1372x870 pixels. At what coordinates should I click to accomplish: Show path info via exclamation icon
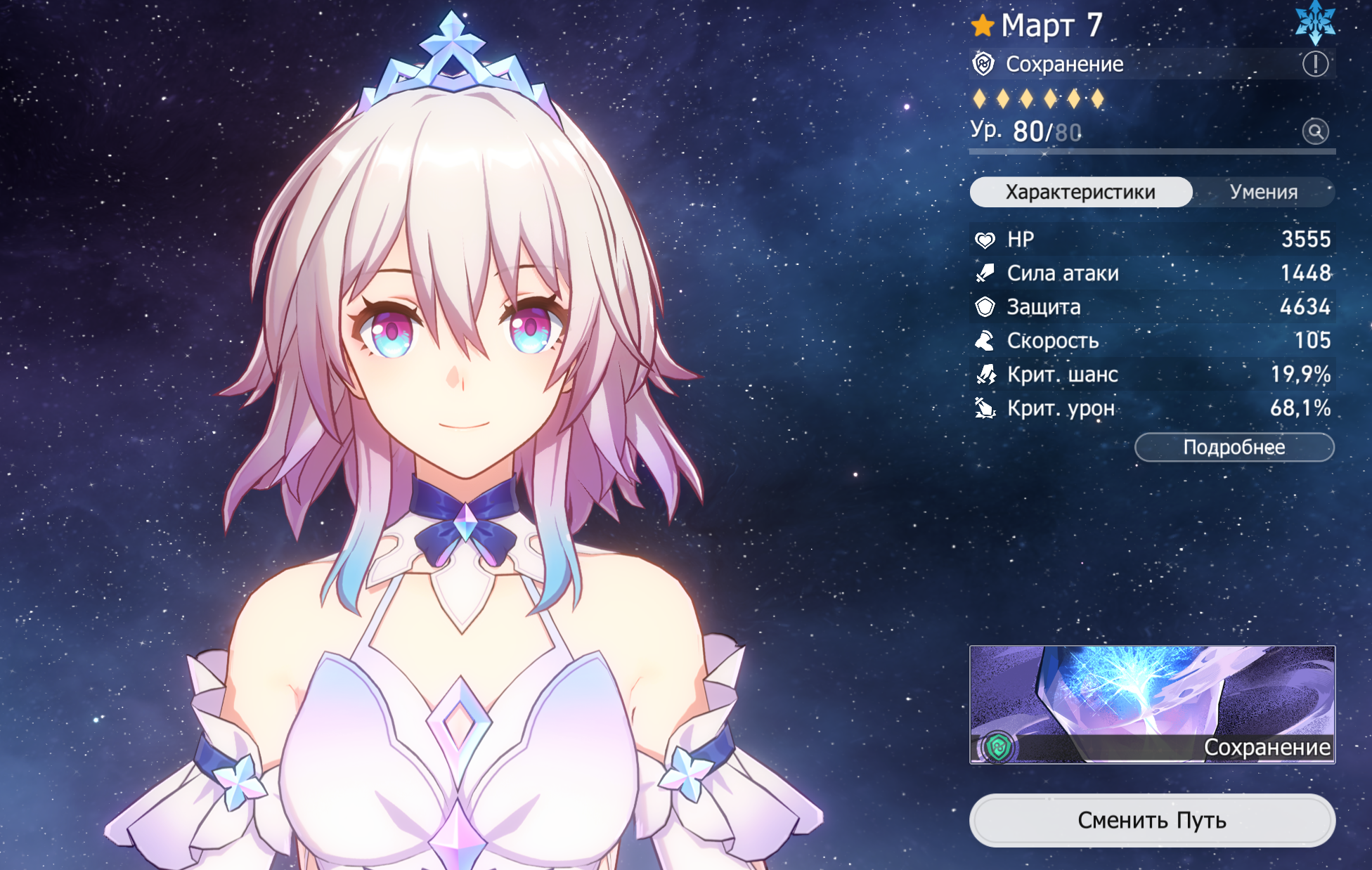point(1315,64)
